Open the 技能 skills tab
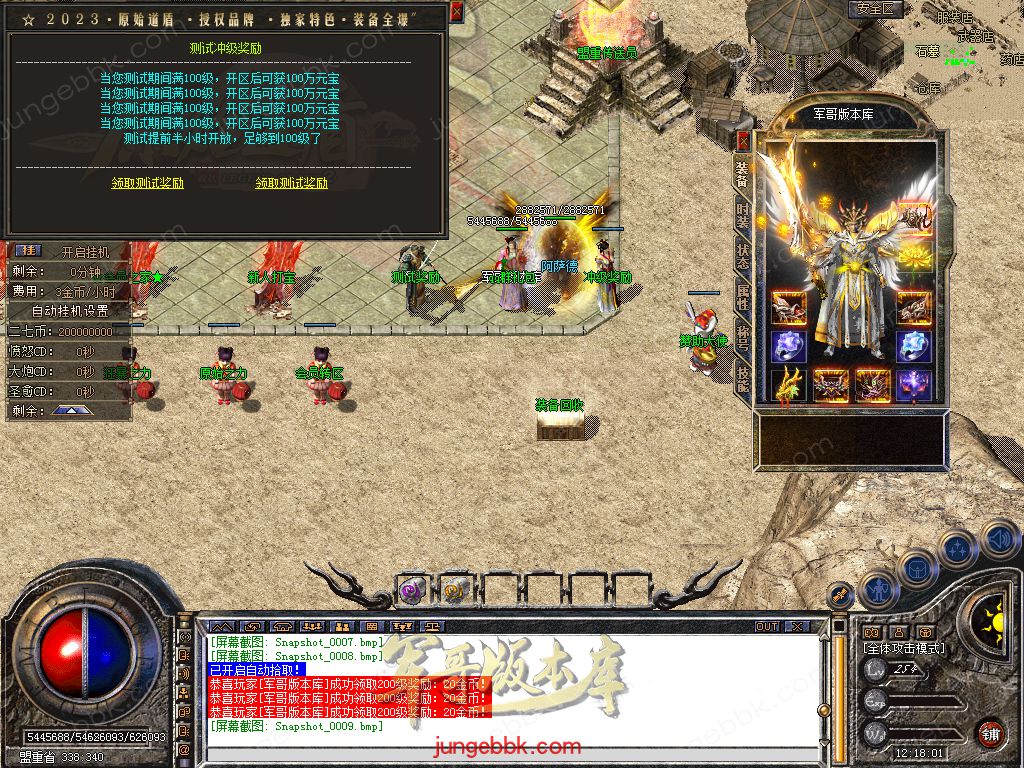This screenshot has width=1024, height=768. [742, 376]
